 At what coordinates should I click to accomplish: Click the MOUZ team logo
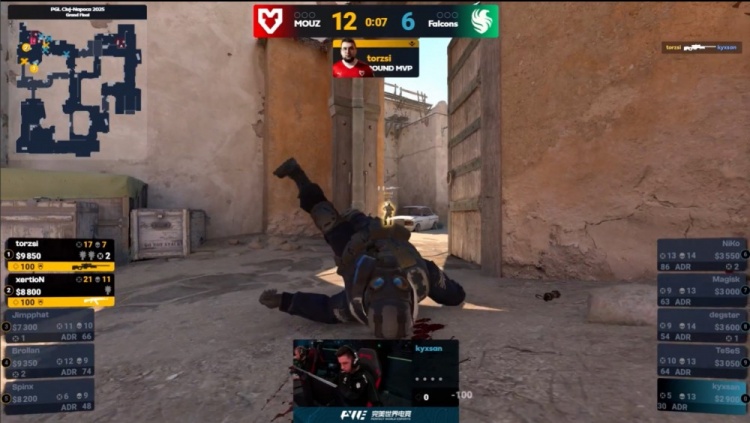pyautogui.click(x=269, y=21)
